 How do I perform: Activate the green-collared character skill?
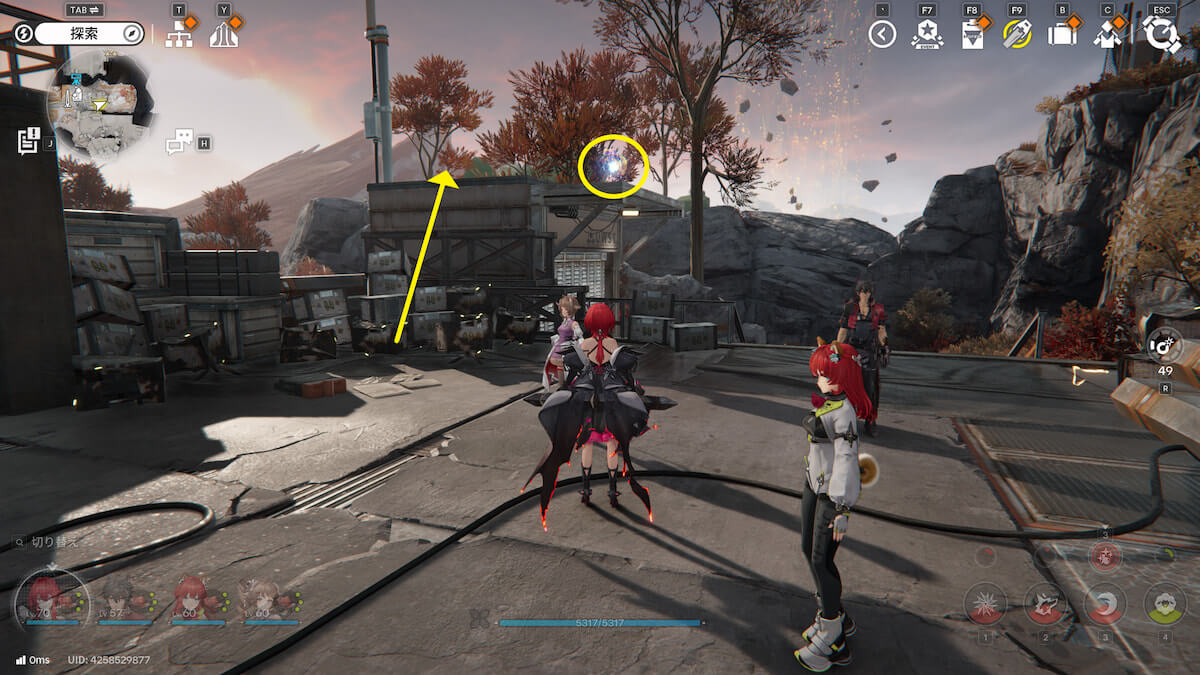click(x=1164, y=604)
